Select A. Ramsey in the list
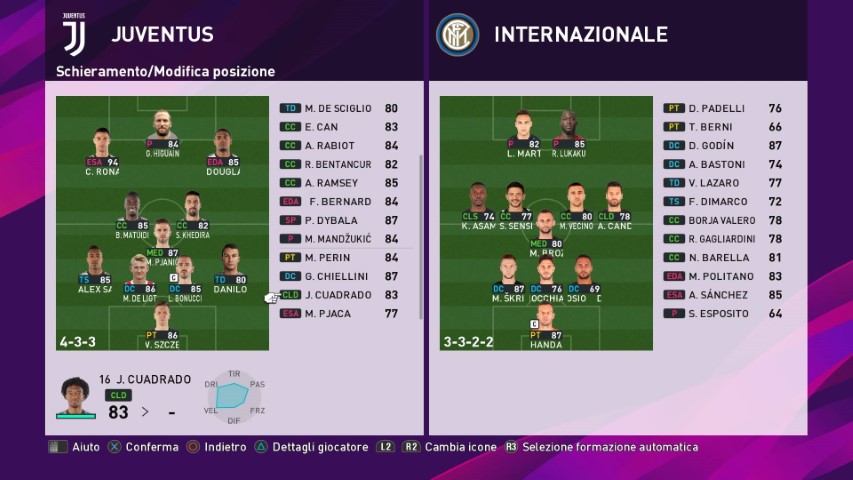This screenshot has height=480, width=853. [338, 183]
